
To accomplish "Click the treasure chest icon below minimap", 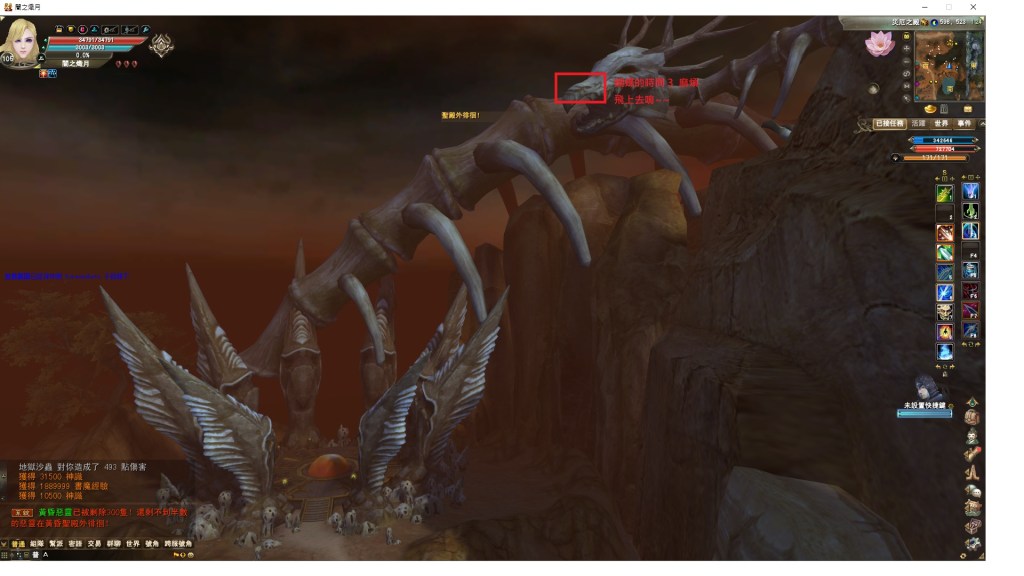I will 968,108.
